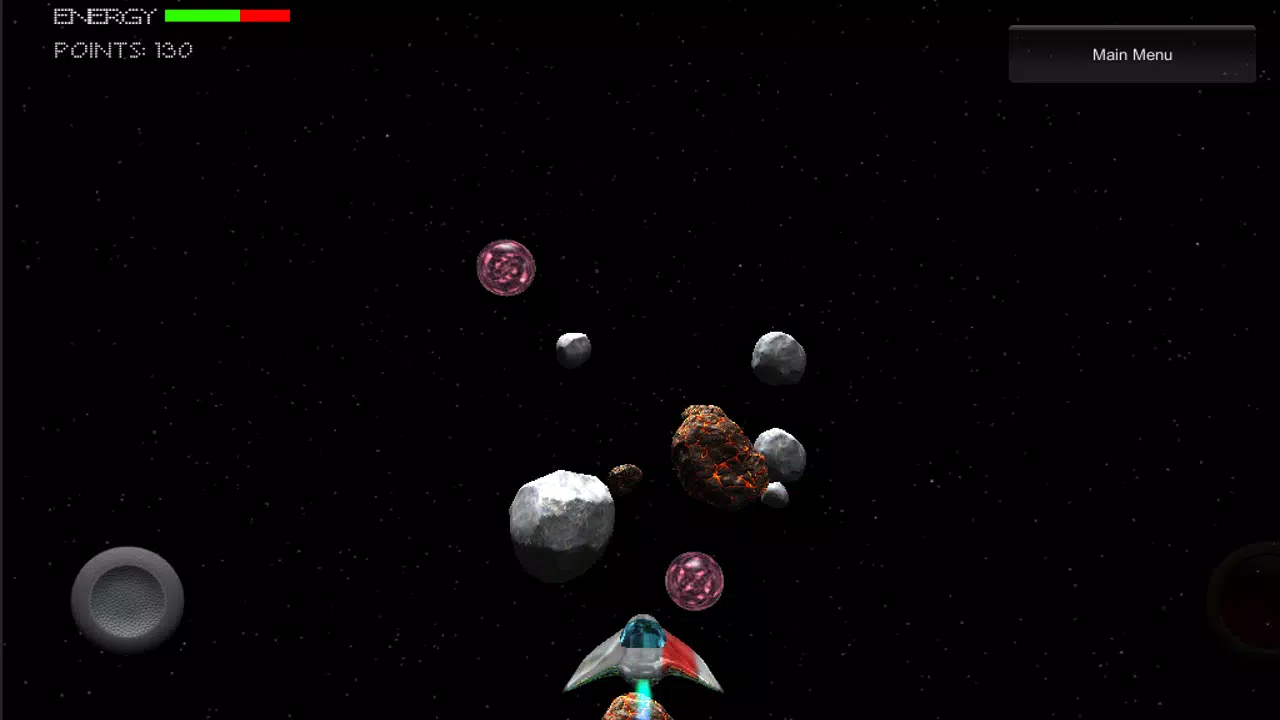
Task: Tap the ENERGY label
Action: point(103,15)
